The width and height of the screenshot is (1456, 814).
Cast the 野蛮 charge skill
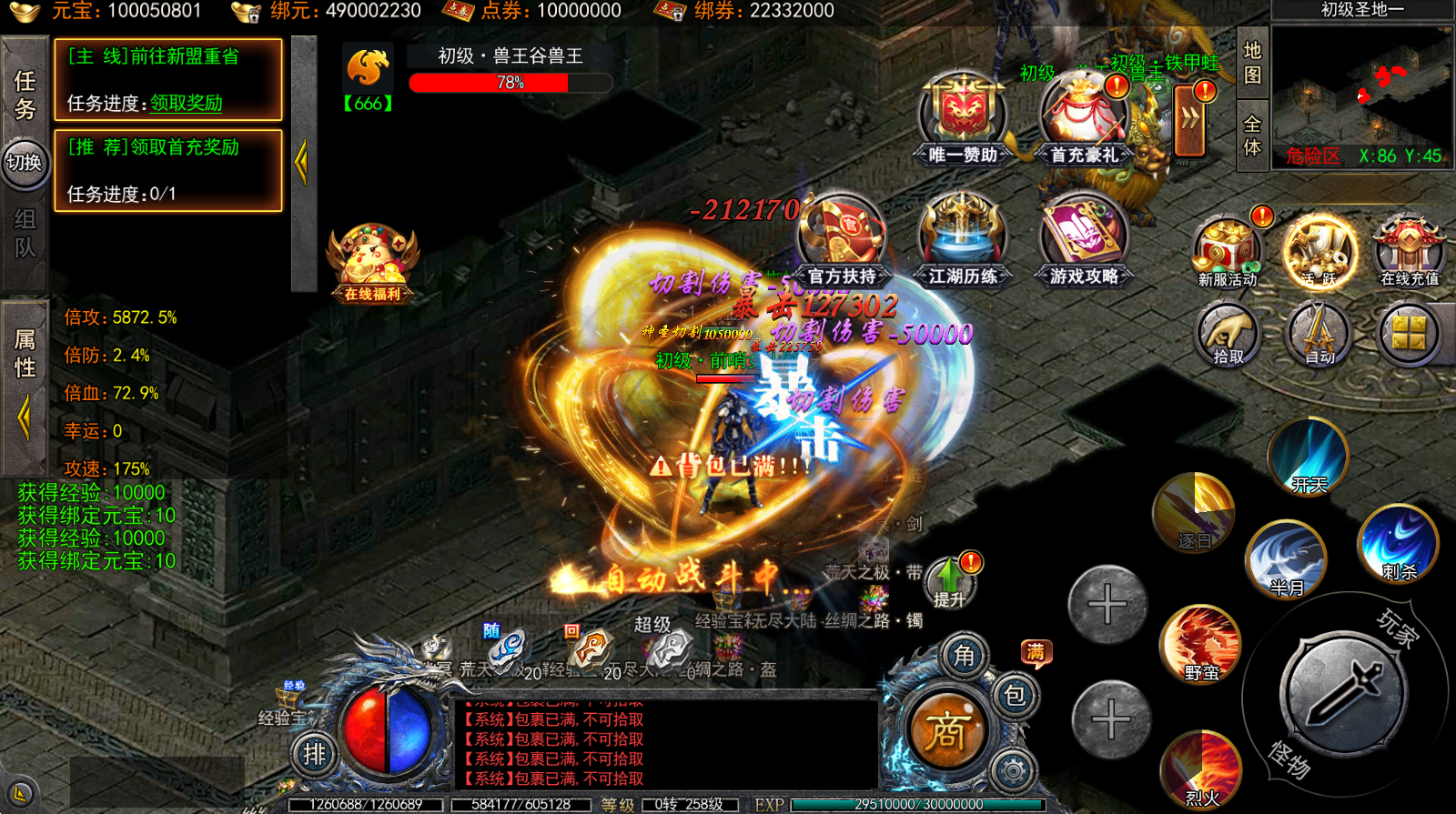click(x=1201, y=644)
